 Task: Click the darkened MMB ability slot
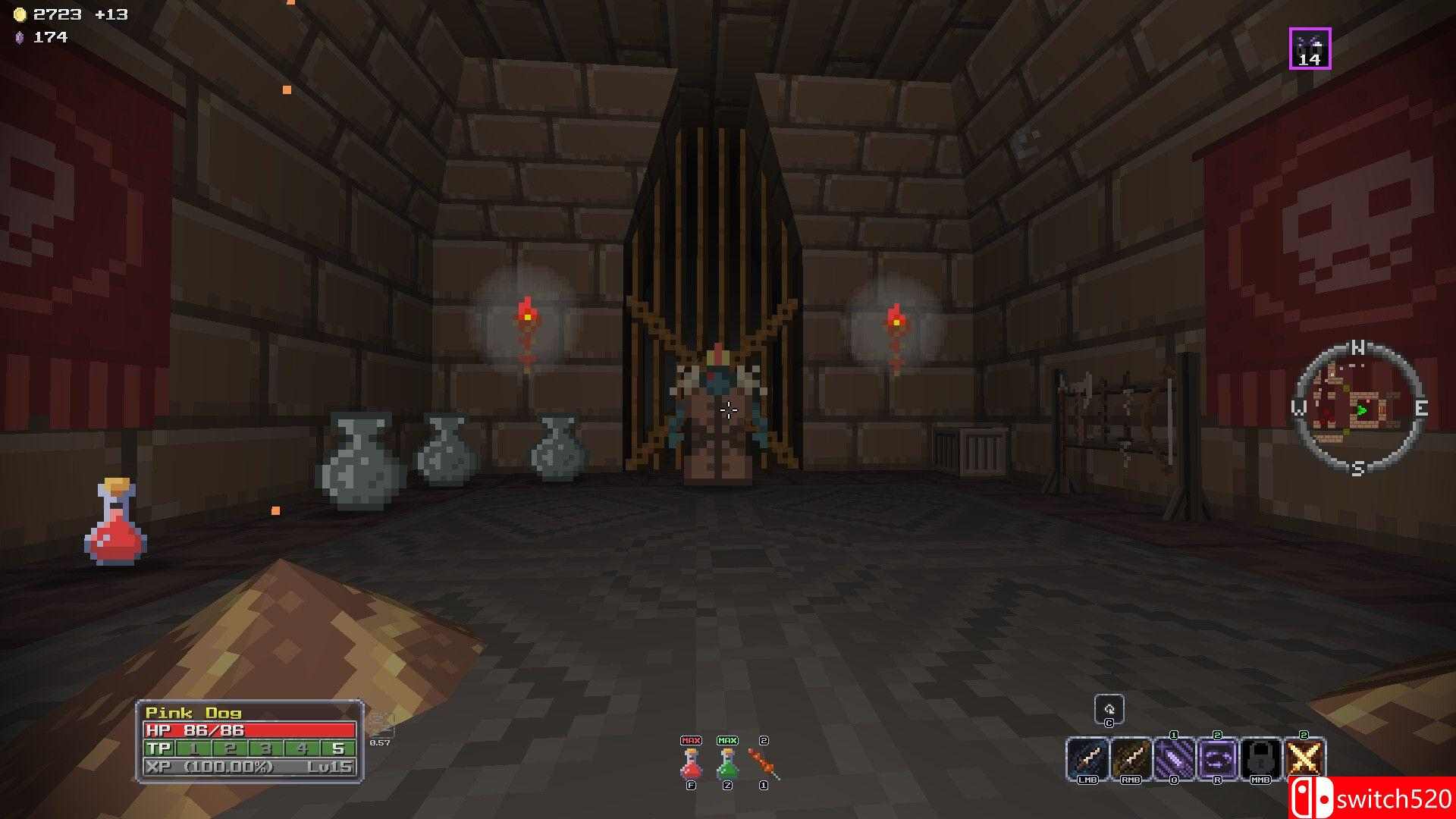tap(1260, 757)
